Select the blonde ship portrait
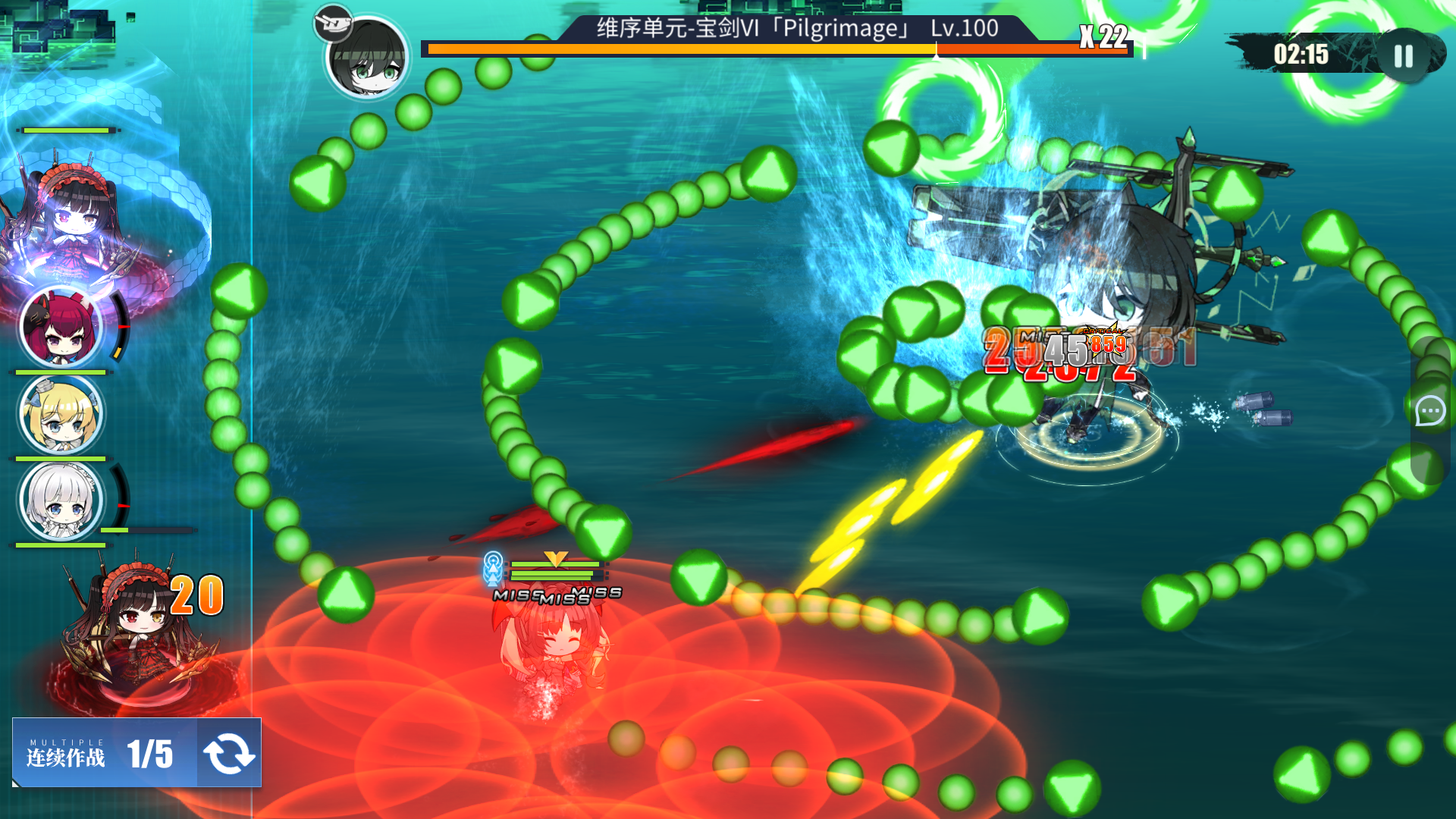 pyautogui.click(x=61, y=414)
